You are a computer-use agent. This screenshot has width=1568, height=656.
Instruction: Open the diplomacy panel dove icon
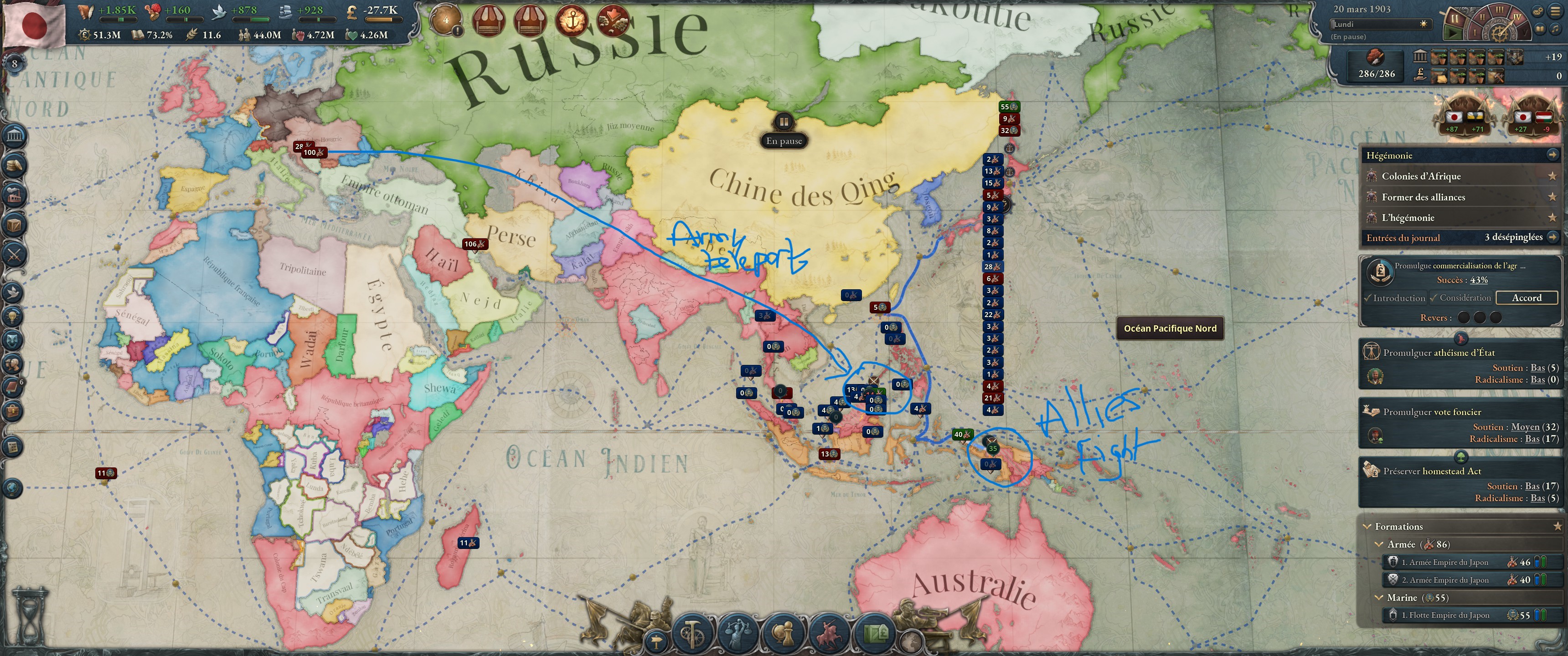point(13,292)
